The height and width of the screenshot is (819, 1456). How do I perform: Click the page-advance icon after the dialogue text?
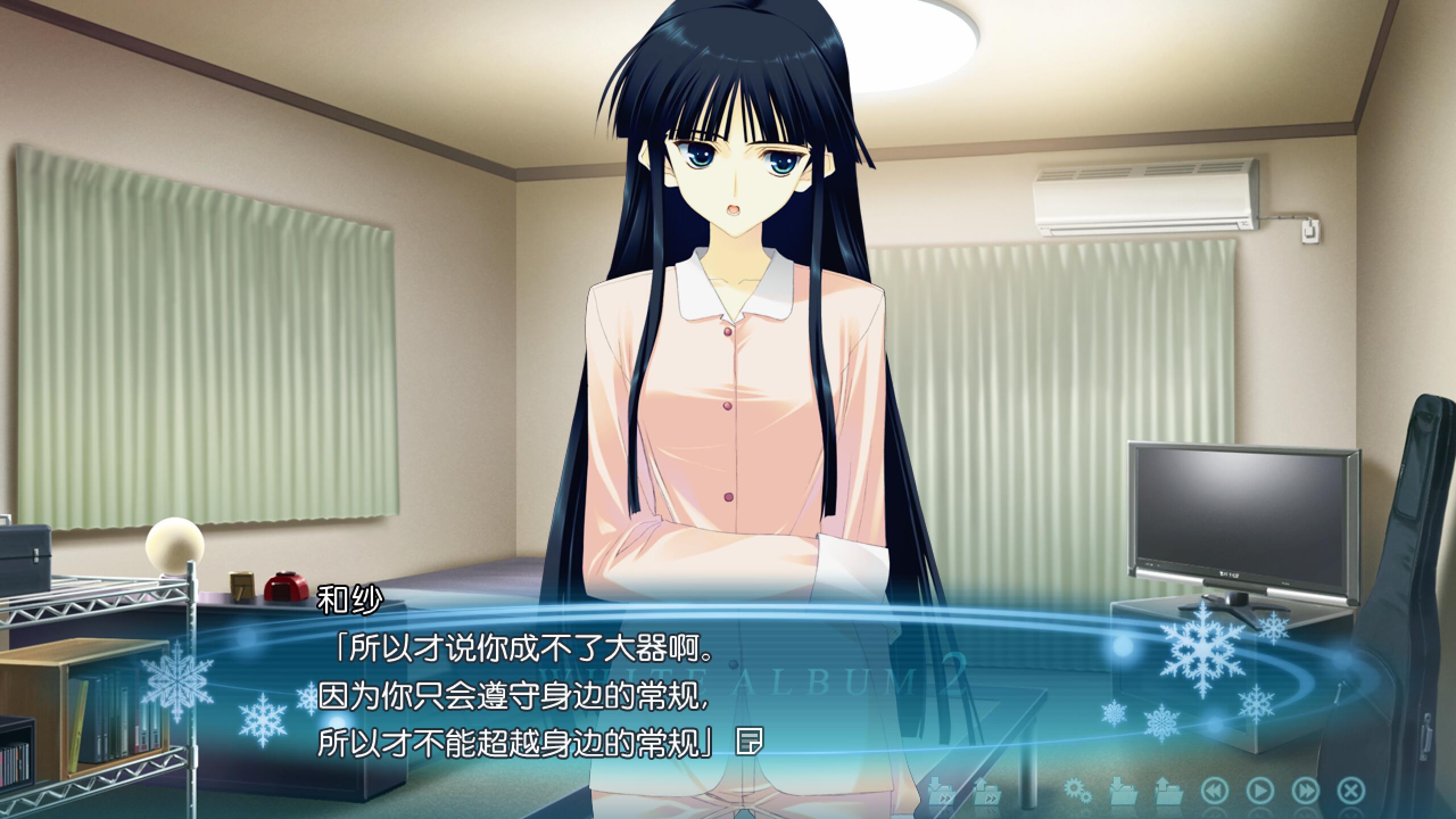click(748, 742)
